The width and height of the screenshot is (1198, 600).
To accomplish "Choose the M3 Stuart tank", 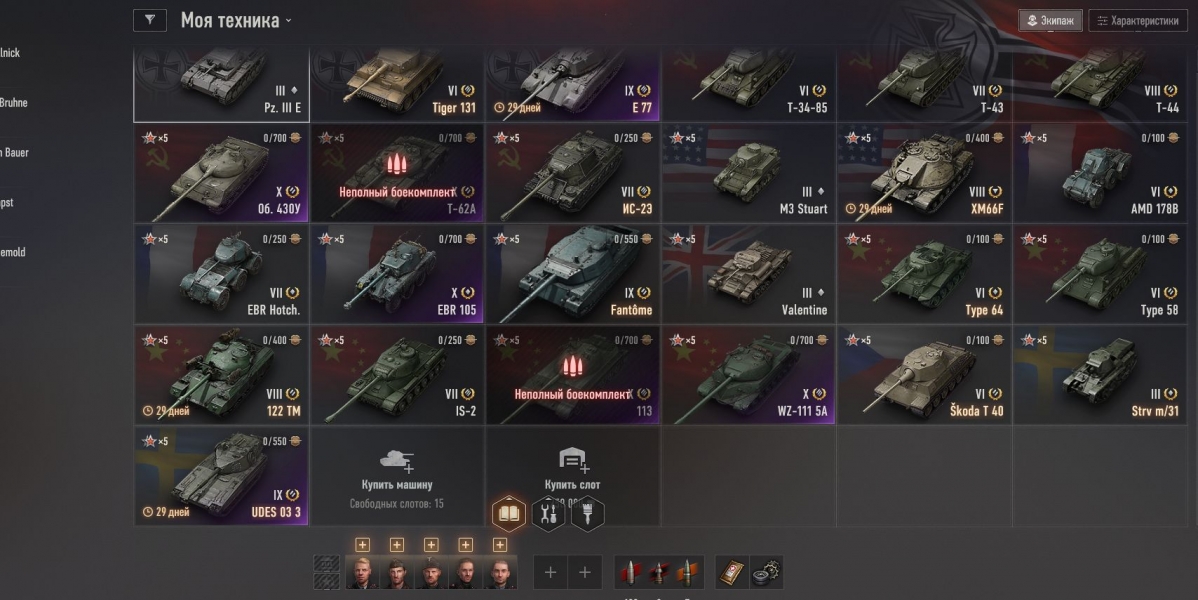I will pyautogui.click(x=748, y=174).
